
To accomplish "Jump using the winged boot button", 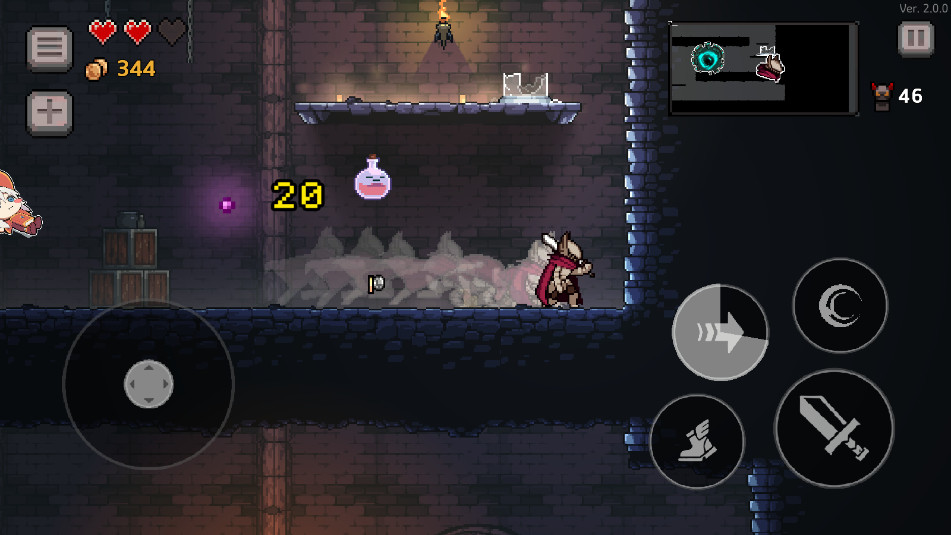I will (x=697, y=440).
